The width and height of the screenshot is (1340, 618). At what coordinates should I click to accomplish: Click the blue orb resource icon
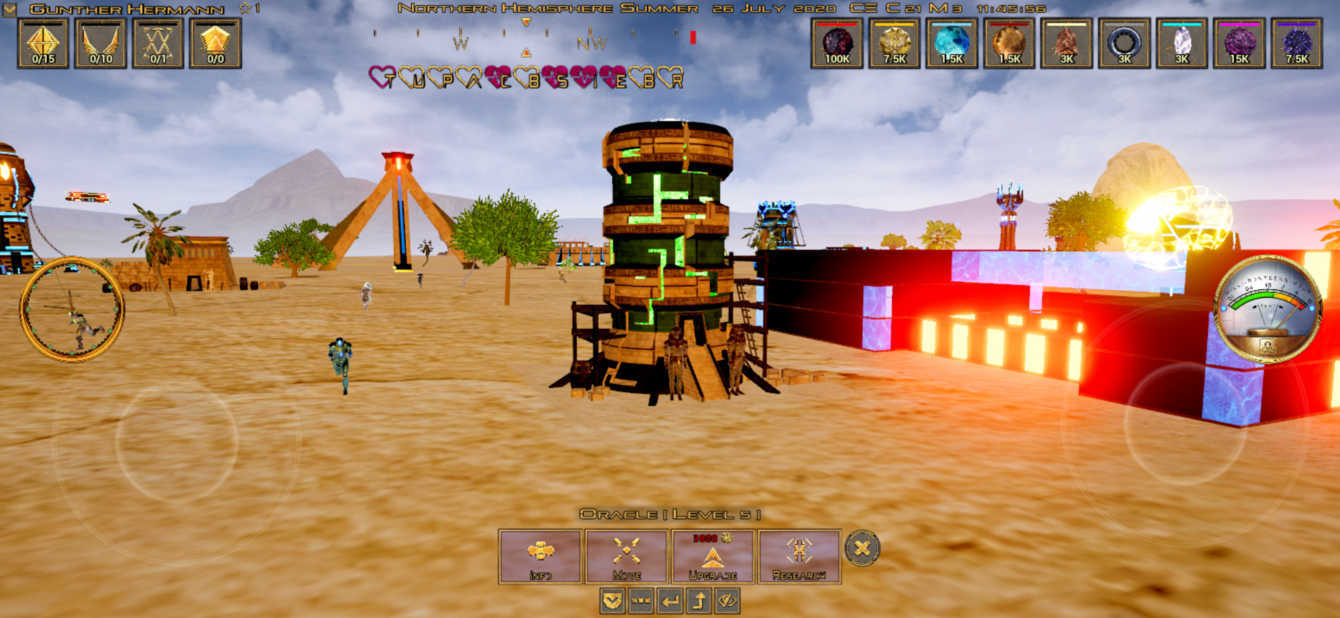951,43
